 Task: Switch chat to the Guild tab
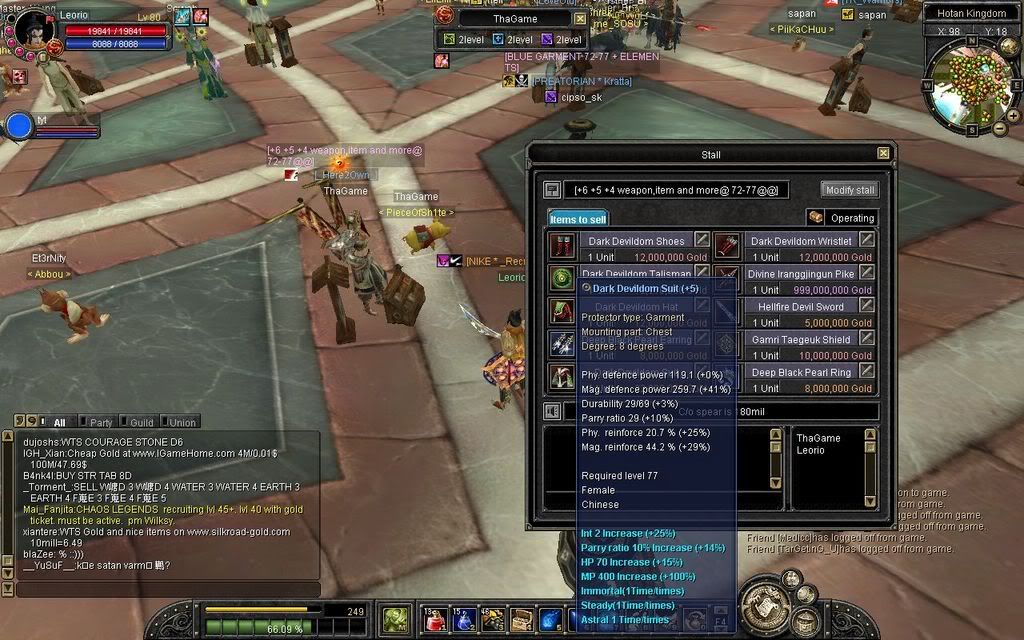[x=141, y=422]
